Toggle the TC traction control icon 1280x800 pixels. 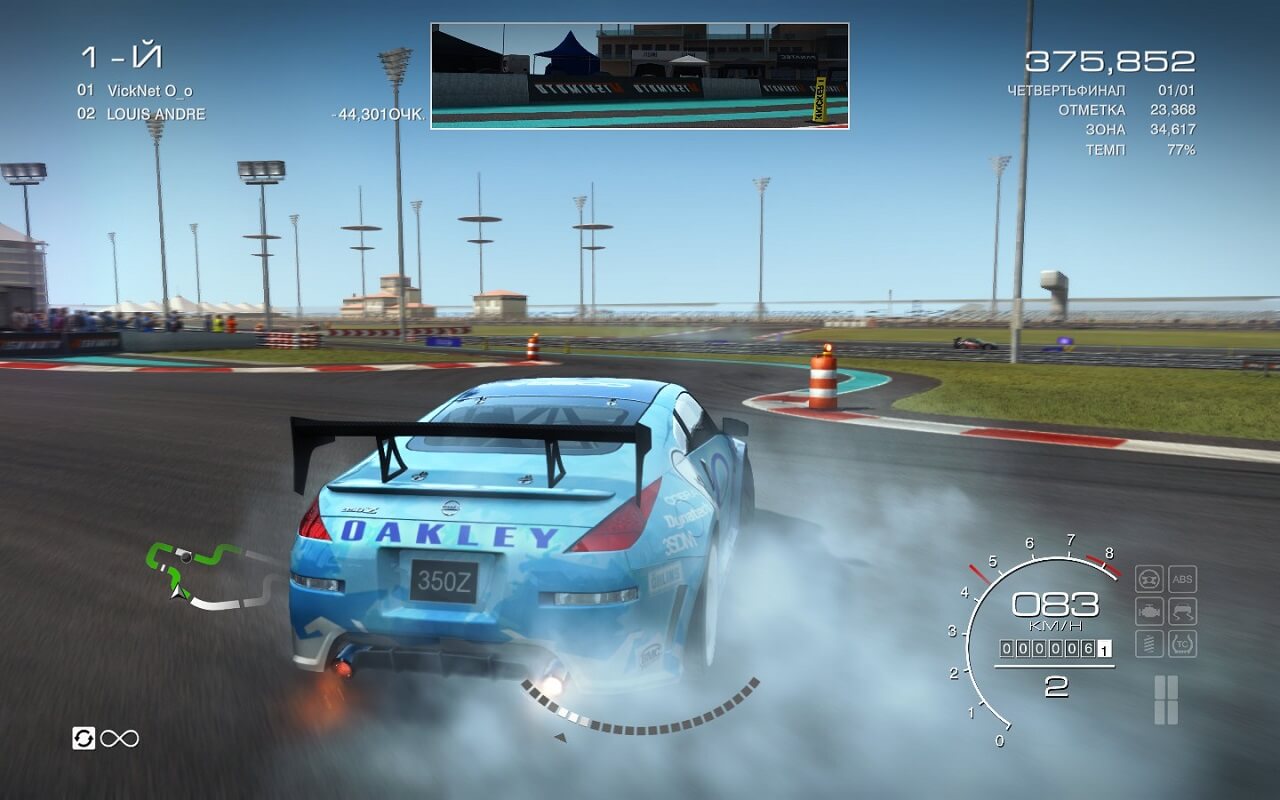click(x=1182, y=643)
